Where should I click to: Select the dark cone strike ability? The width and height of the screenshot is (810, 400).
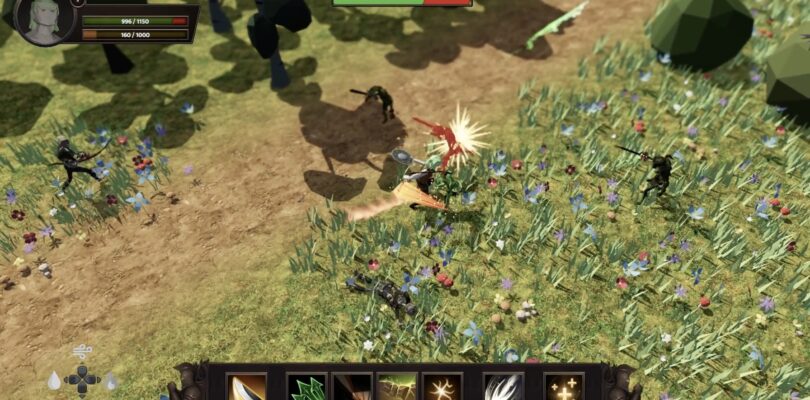pos(352,387)
